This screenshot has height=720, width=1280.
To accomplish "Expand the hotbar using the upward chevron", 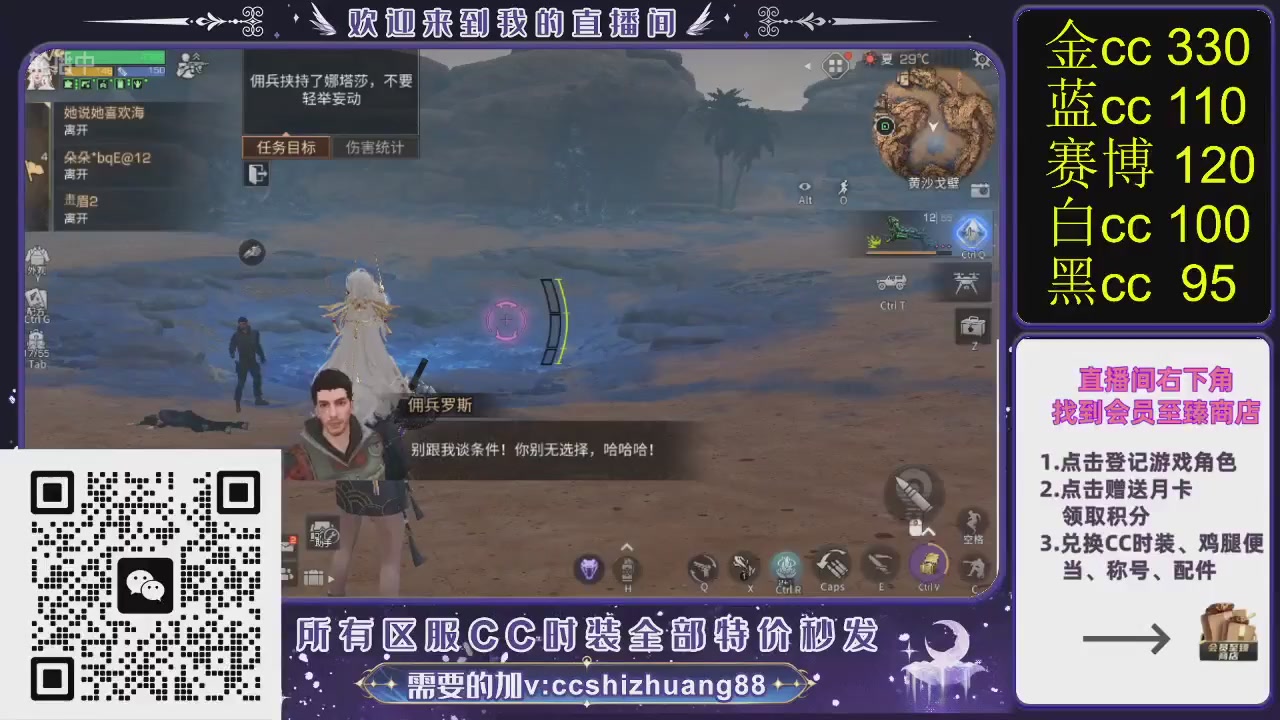I will tap(627, 546).
